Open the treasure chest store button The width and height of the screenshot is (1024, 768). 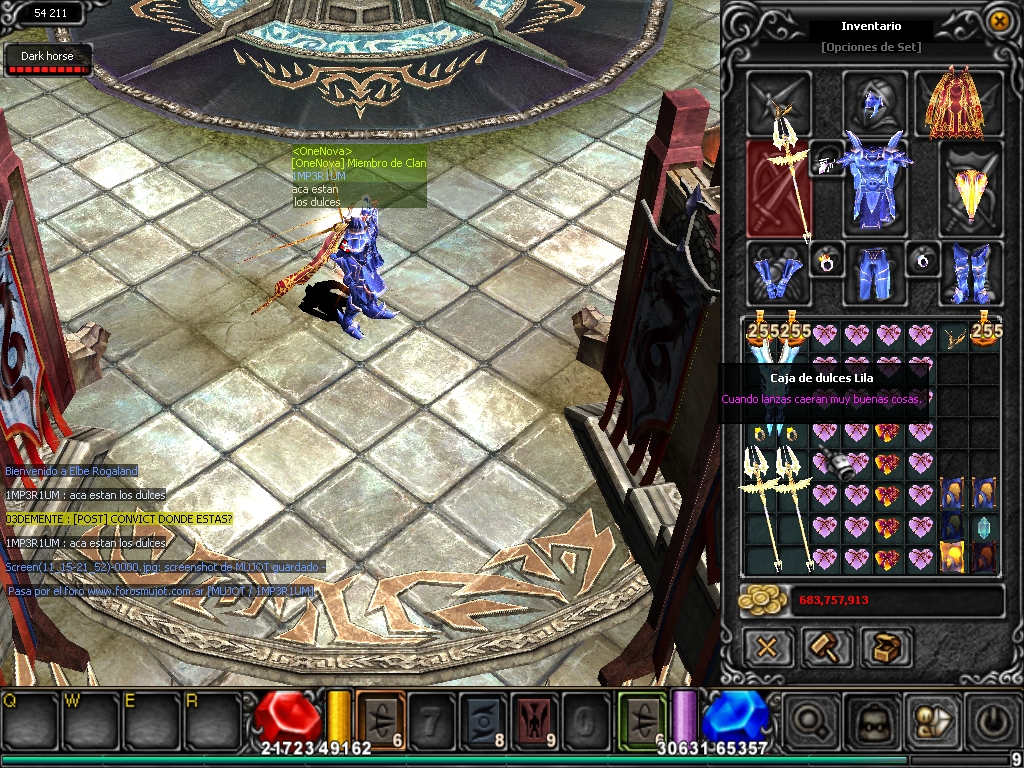click(885, 647)
